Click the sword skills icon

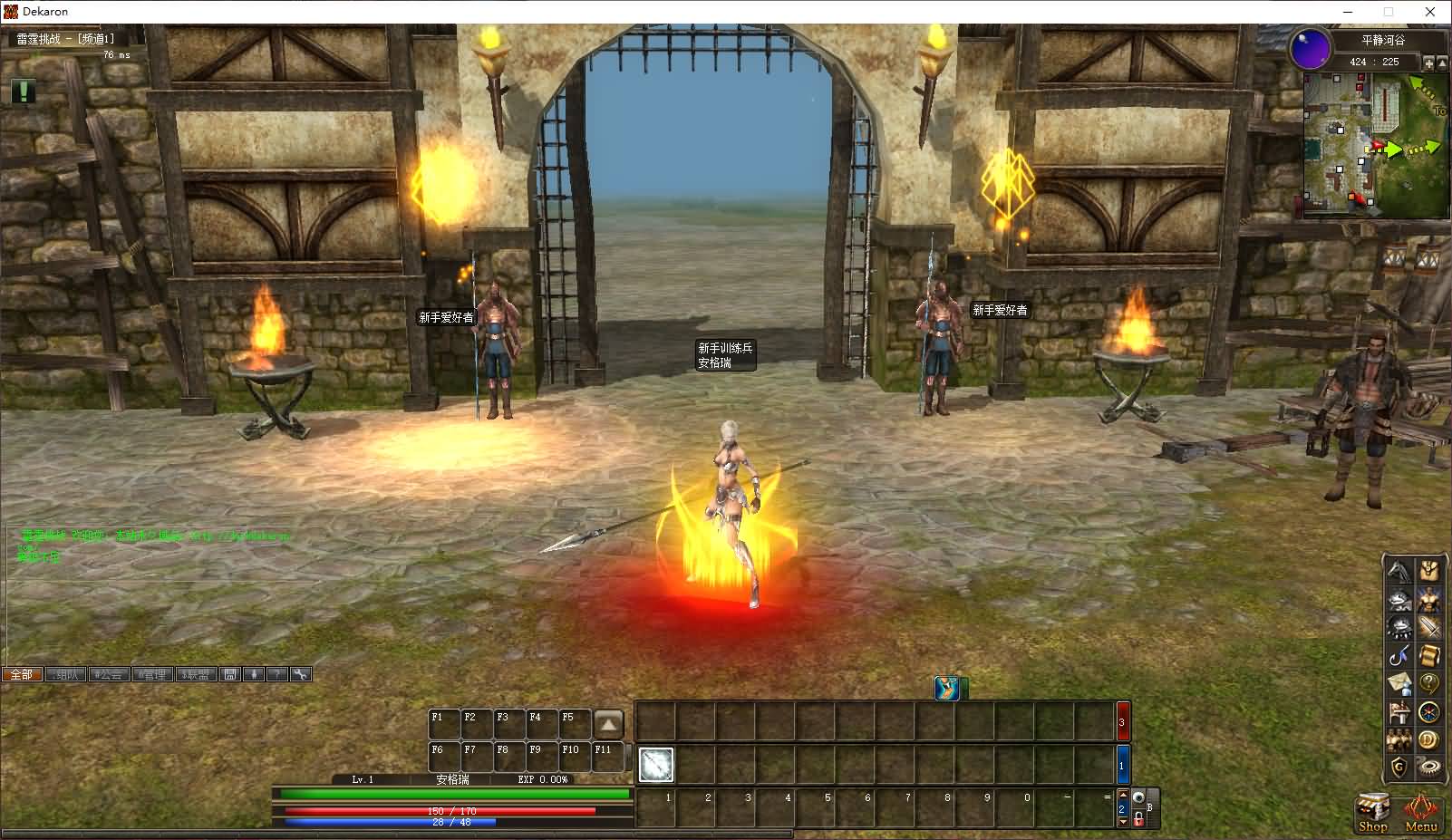1429,627
